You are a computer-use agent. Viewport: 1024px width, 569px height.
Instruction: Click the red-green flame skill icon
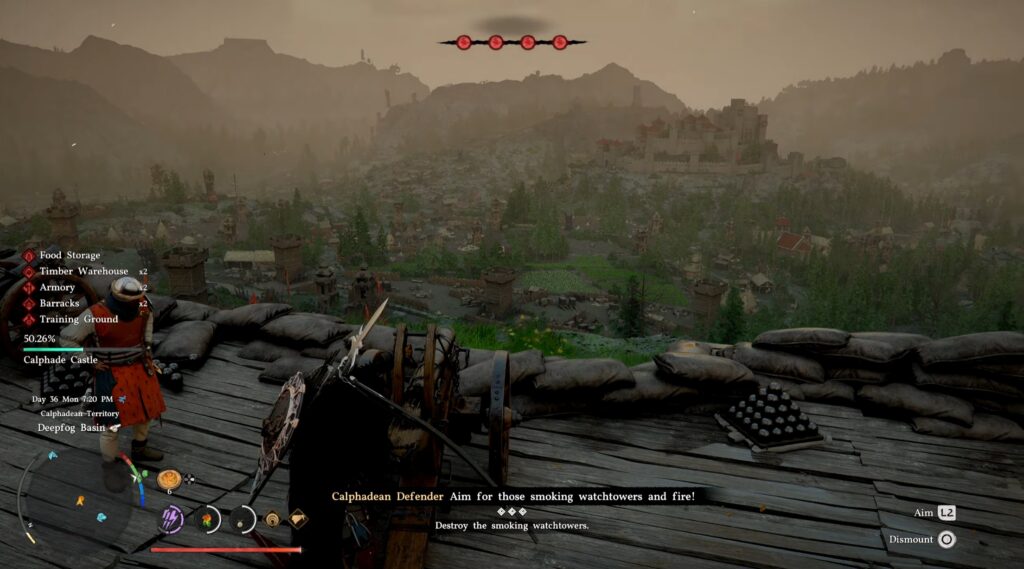[208, 519]
